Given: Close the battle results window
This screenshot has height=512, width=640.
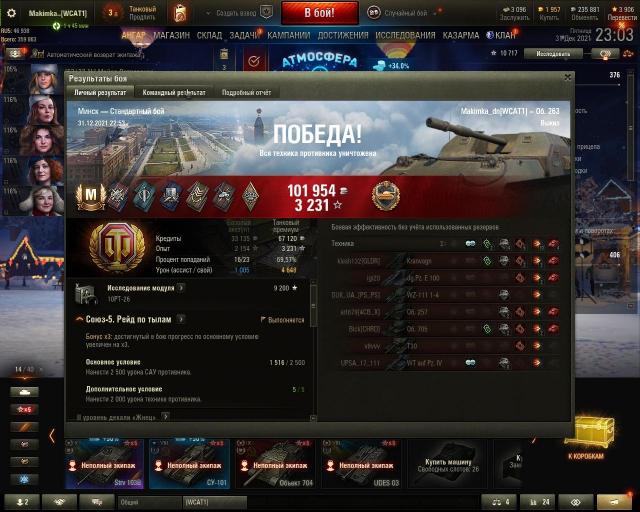Looking at the screenshot, I should (567, 76).
